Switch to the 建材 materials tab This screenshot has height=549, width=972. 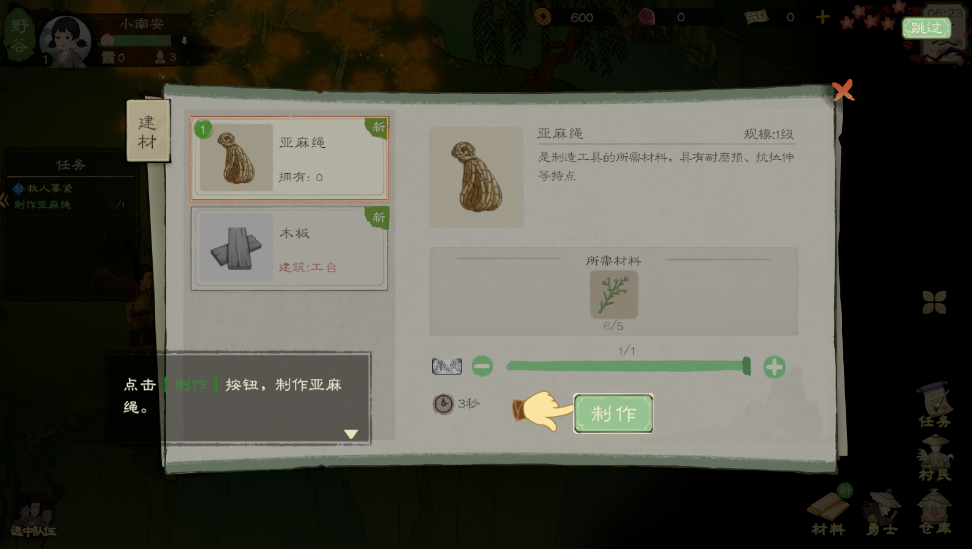147,131
